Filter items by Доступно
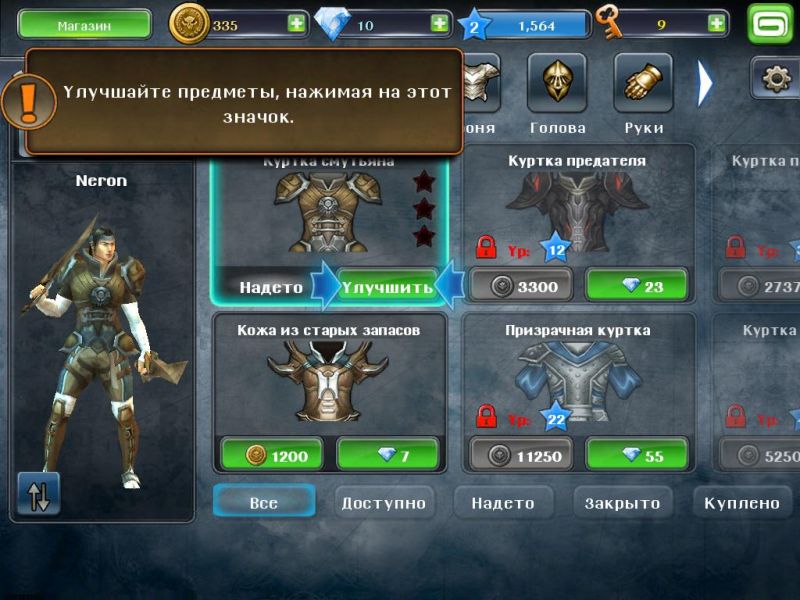Image resolution: width=800 pixels, height=600 pixels. (384, 503)
